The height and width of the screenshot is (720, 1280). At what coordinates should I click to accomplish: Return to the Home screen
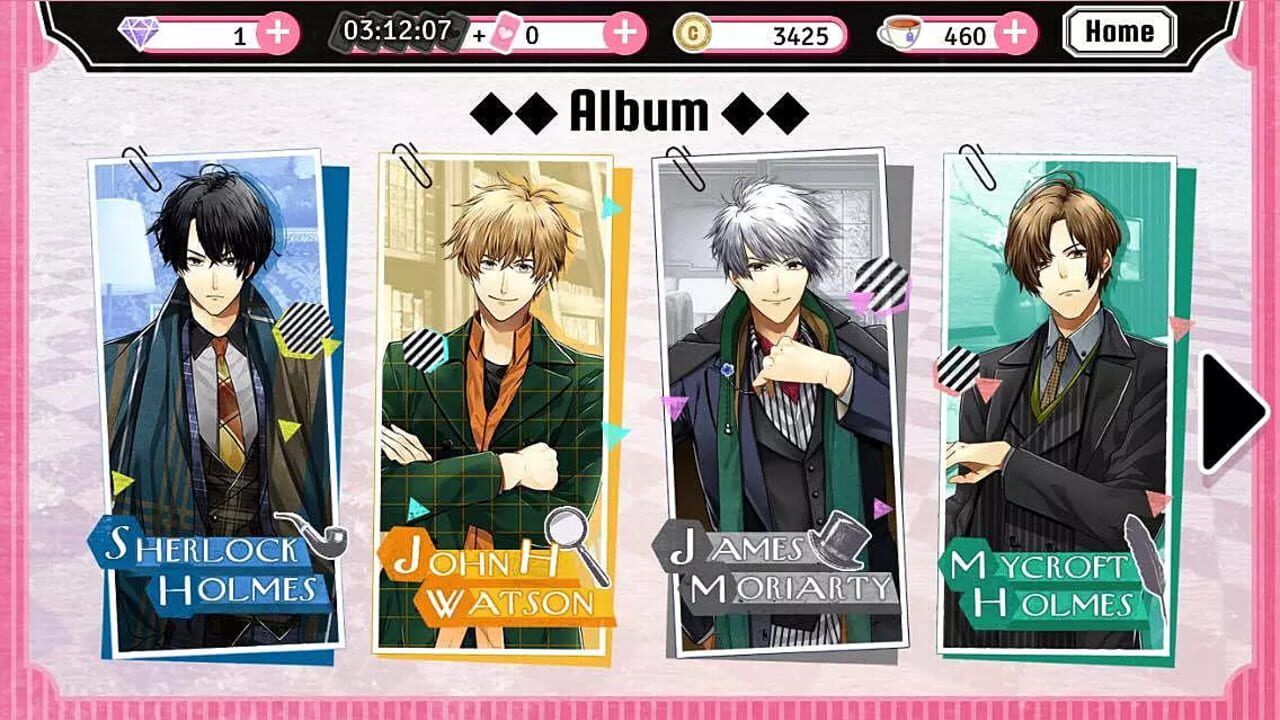click(x=1118, y=31)
